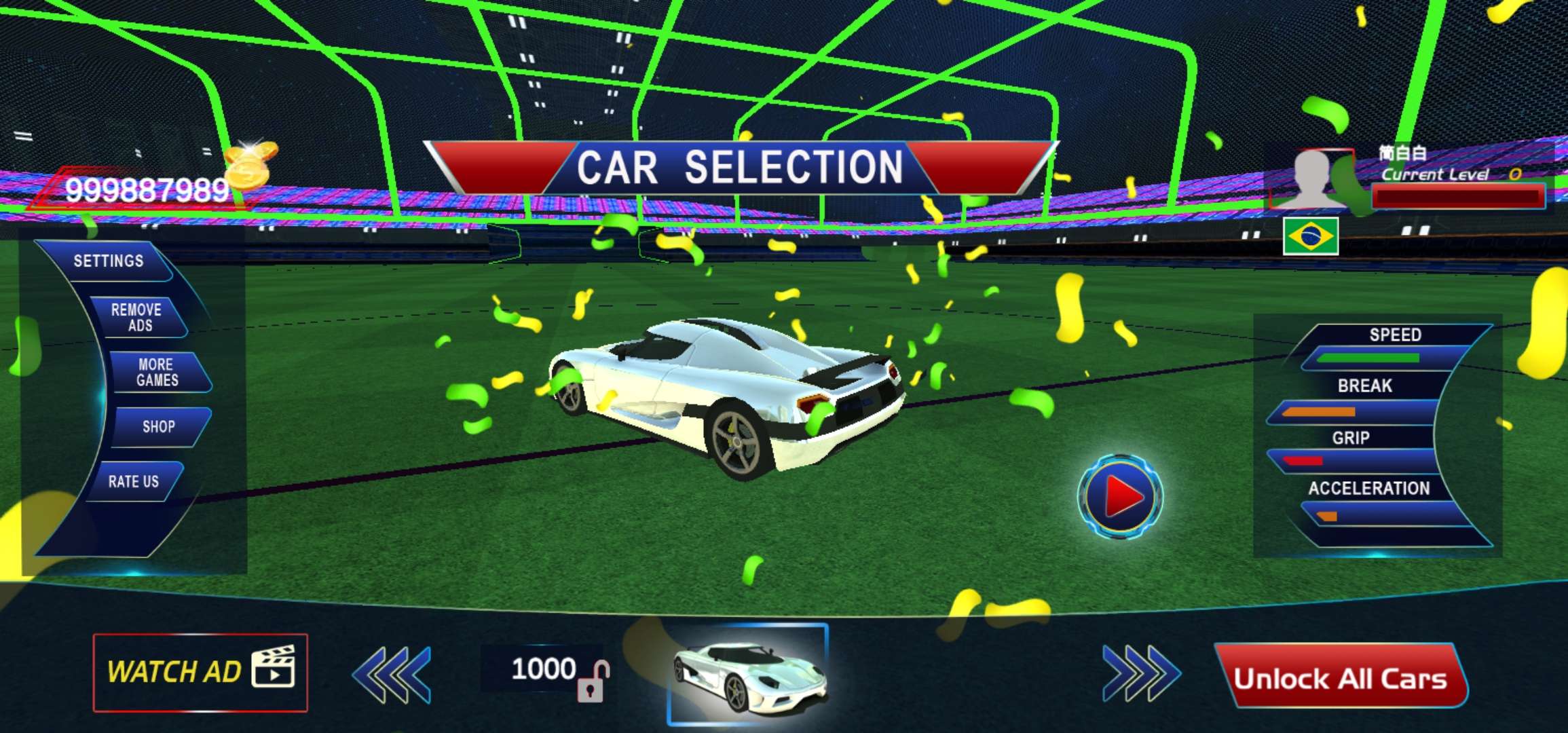The height and width of the screenshot is (733, 1568).
Task: Open the player profile avatar
Action: coord(1310,179)
